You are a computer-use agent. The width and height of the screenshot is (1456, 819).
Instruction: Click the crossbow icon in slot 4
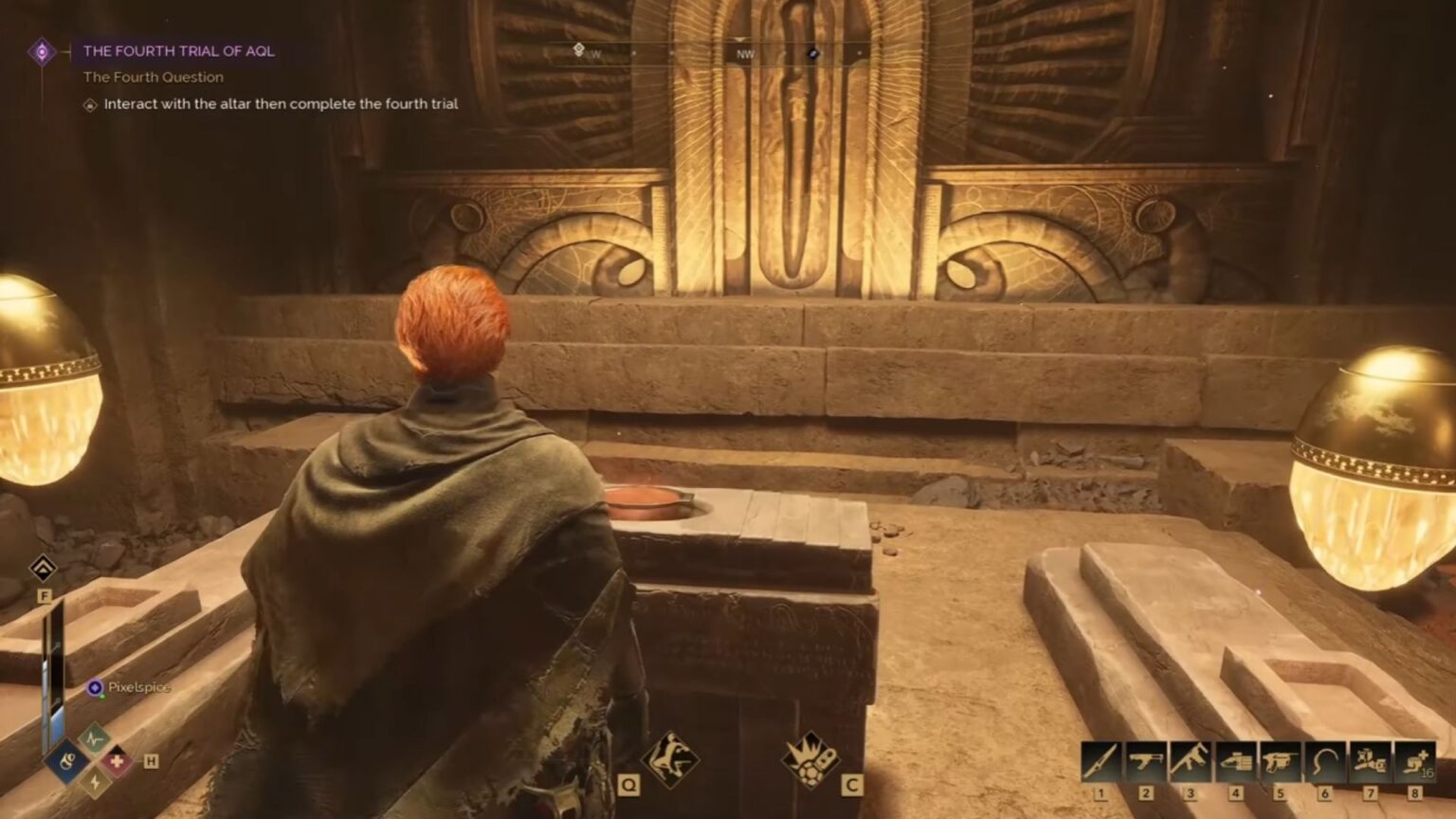pyautogui.click(x=1236, y=761)
